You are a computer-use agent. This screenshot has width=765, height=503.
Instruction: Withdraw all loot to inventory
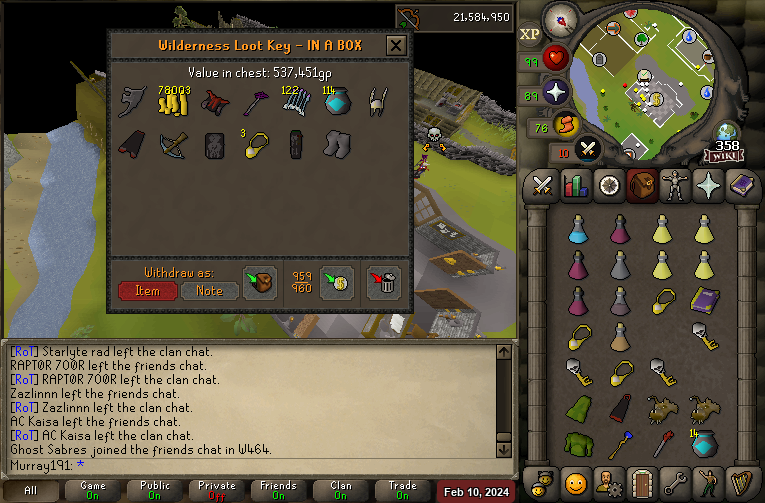260,283
